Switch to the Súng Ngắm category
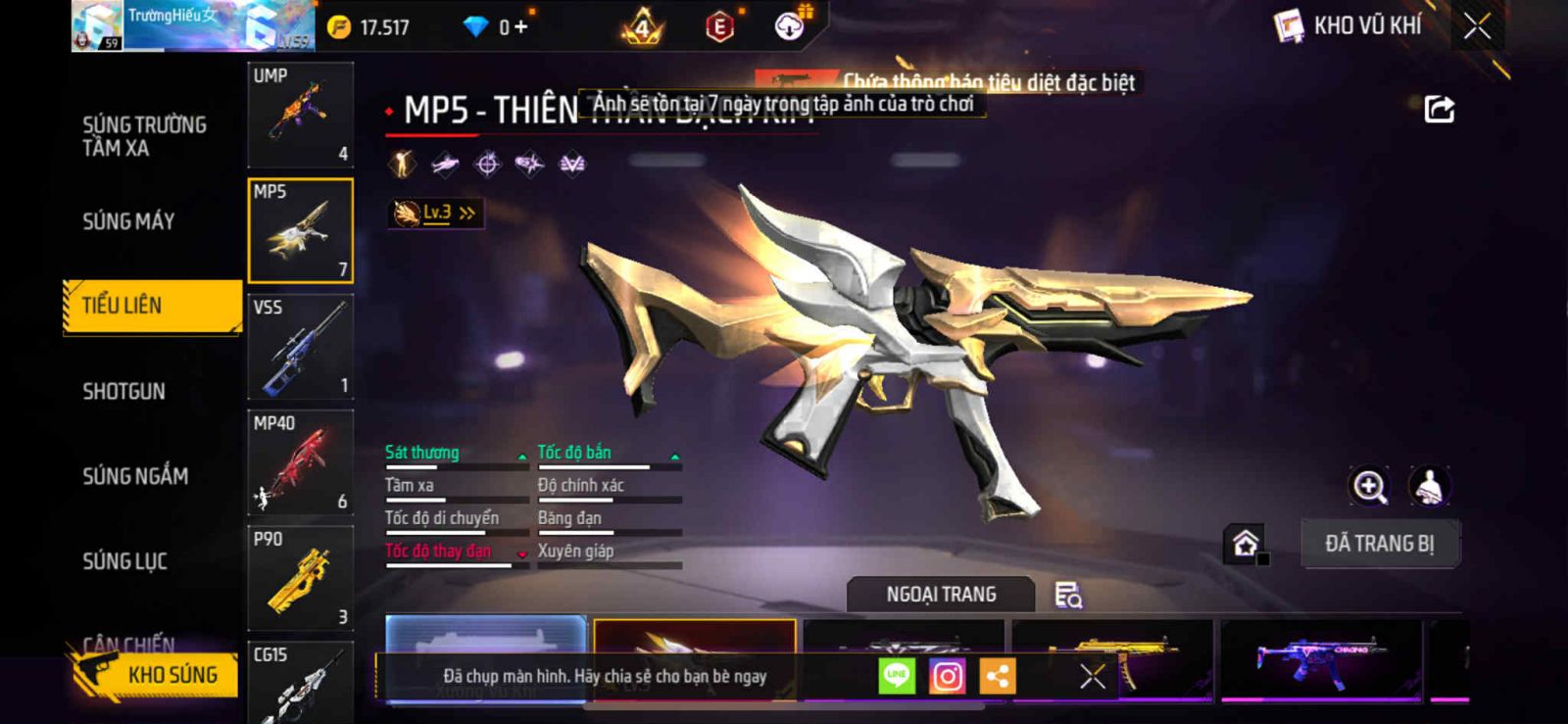The image size is (1568, 724). (x=135, y=476)
